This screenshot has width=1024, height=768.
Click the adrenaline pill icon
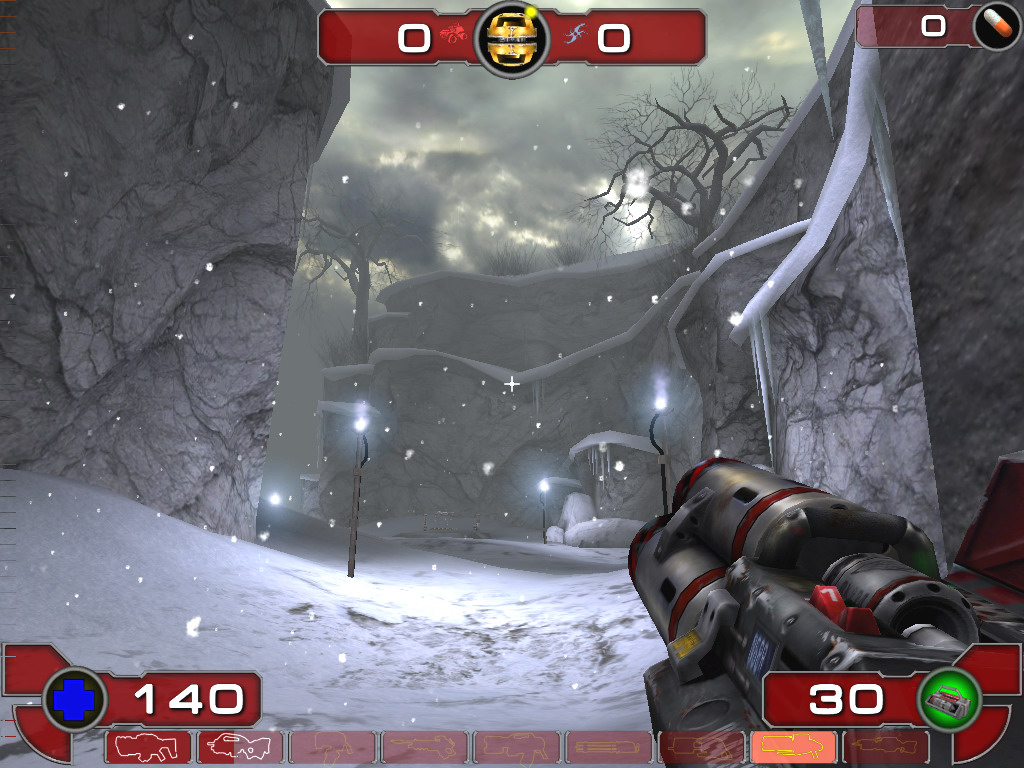tap(996, 27)
